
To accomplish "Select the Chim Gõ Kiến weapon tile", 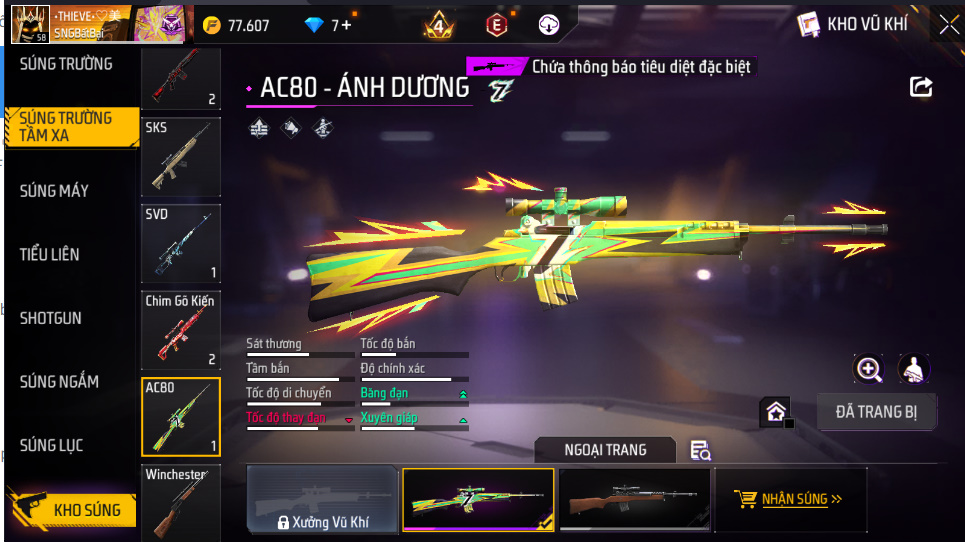I will [181, 330].
